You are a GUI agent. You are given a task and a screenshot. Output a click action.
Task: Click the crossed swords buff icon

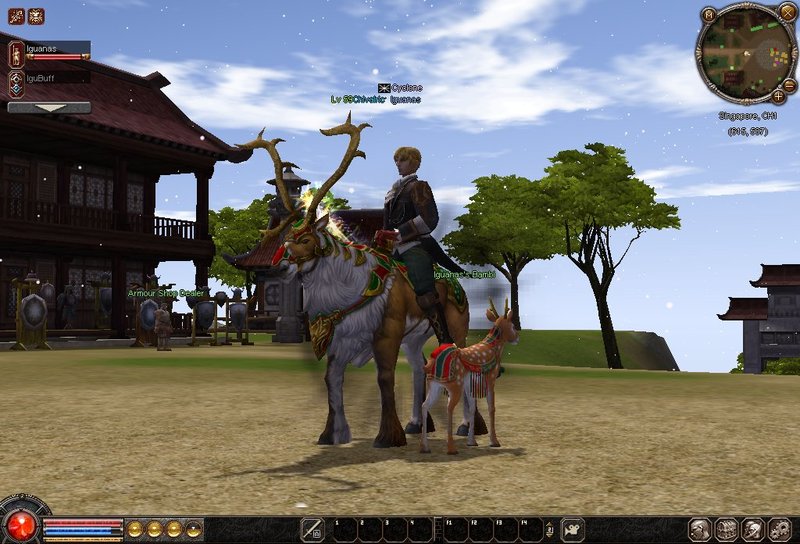pos(16,16)
